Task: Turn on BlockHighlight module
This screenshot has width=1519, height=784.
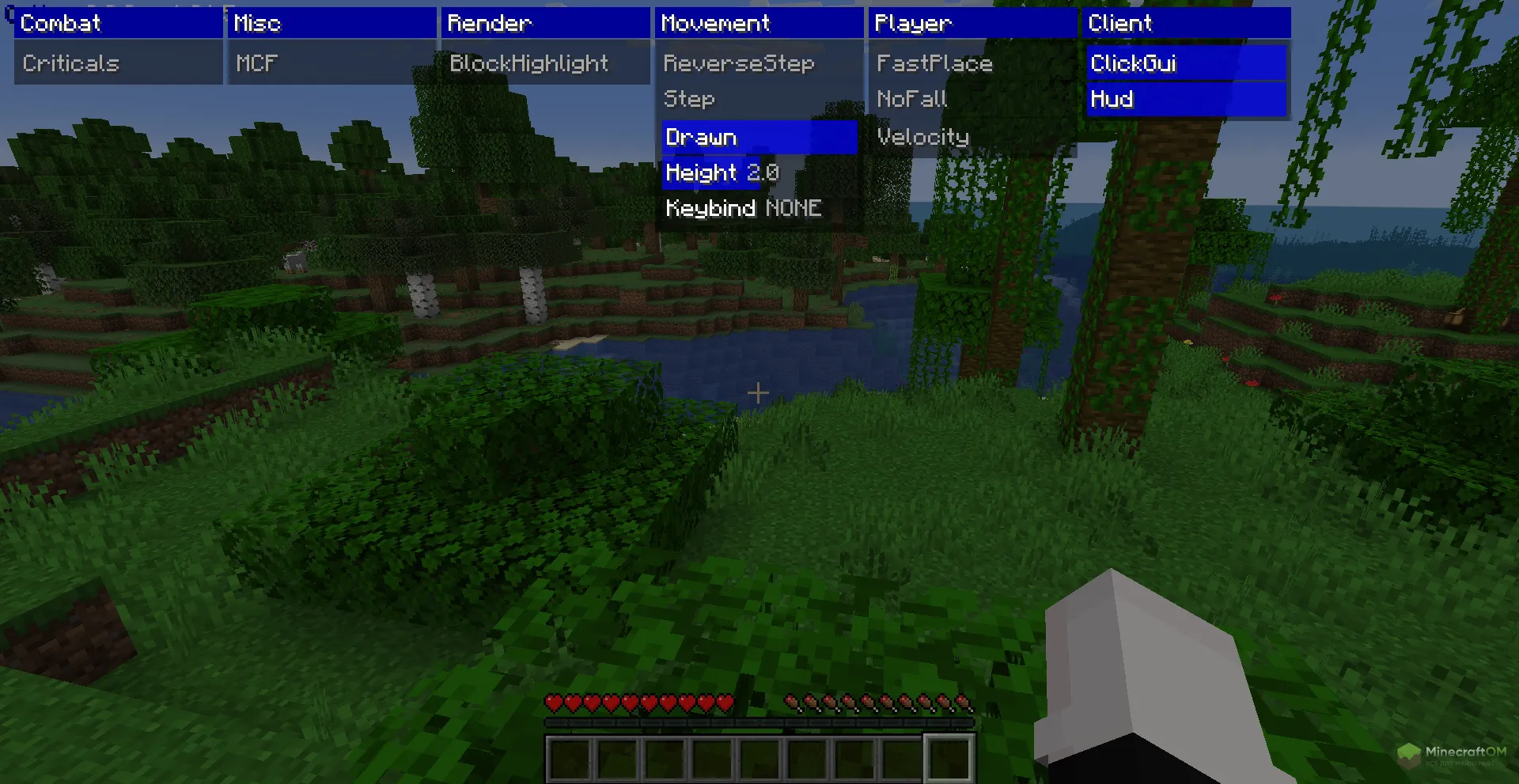Action: (545, 63)
